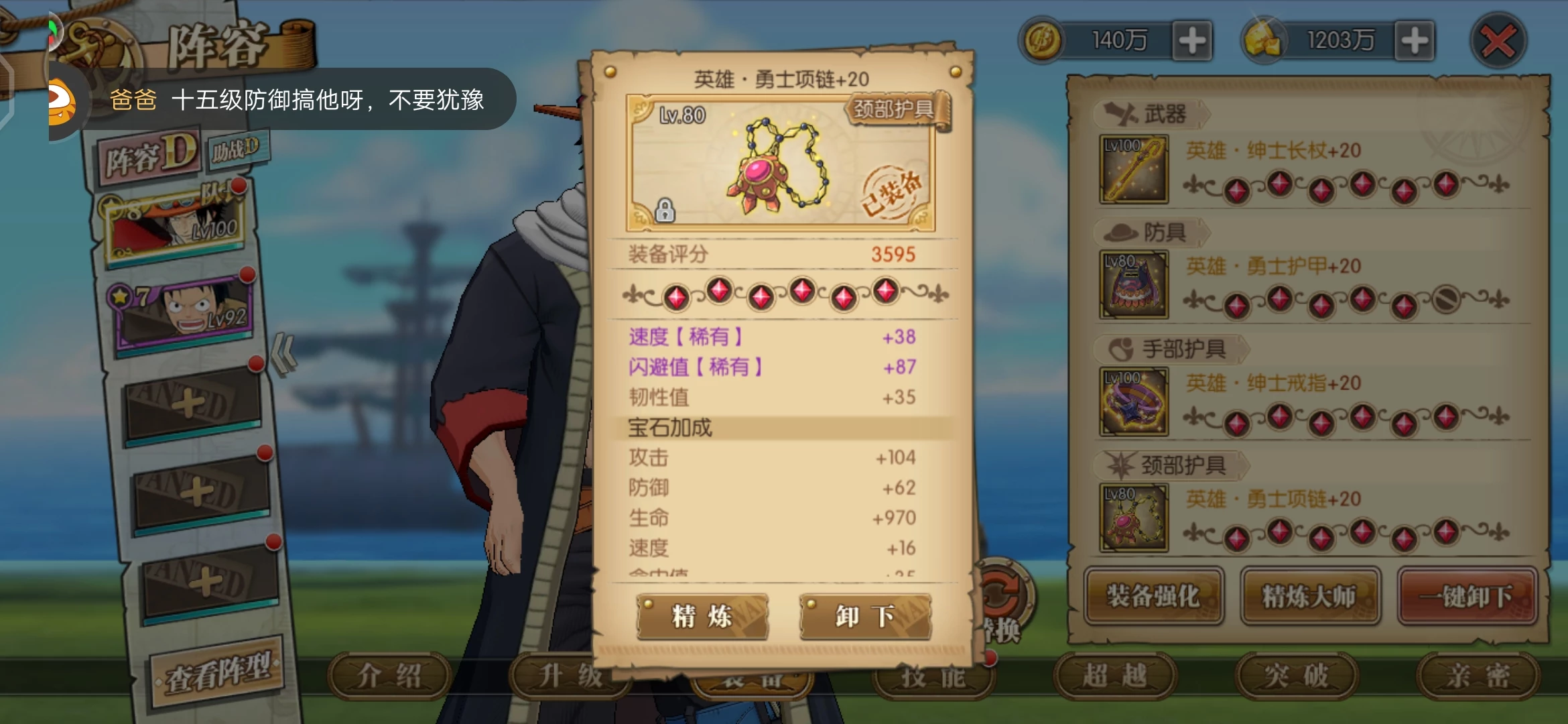The height and width of the screenshot is (724, 1568).
Task: Select the 绅士戒指 ring slot
Action: (x=1134, y=402)
